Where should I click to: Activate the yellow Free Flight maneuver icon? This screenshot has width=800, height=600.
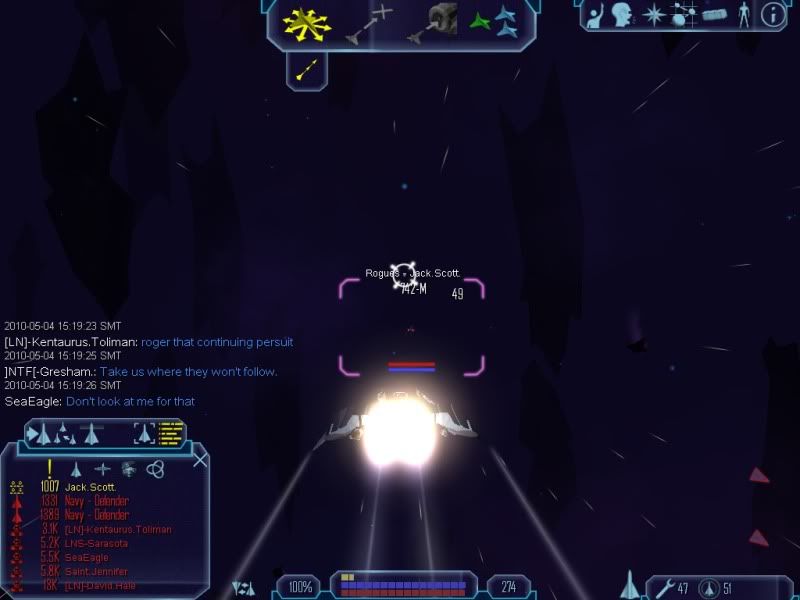307,24
